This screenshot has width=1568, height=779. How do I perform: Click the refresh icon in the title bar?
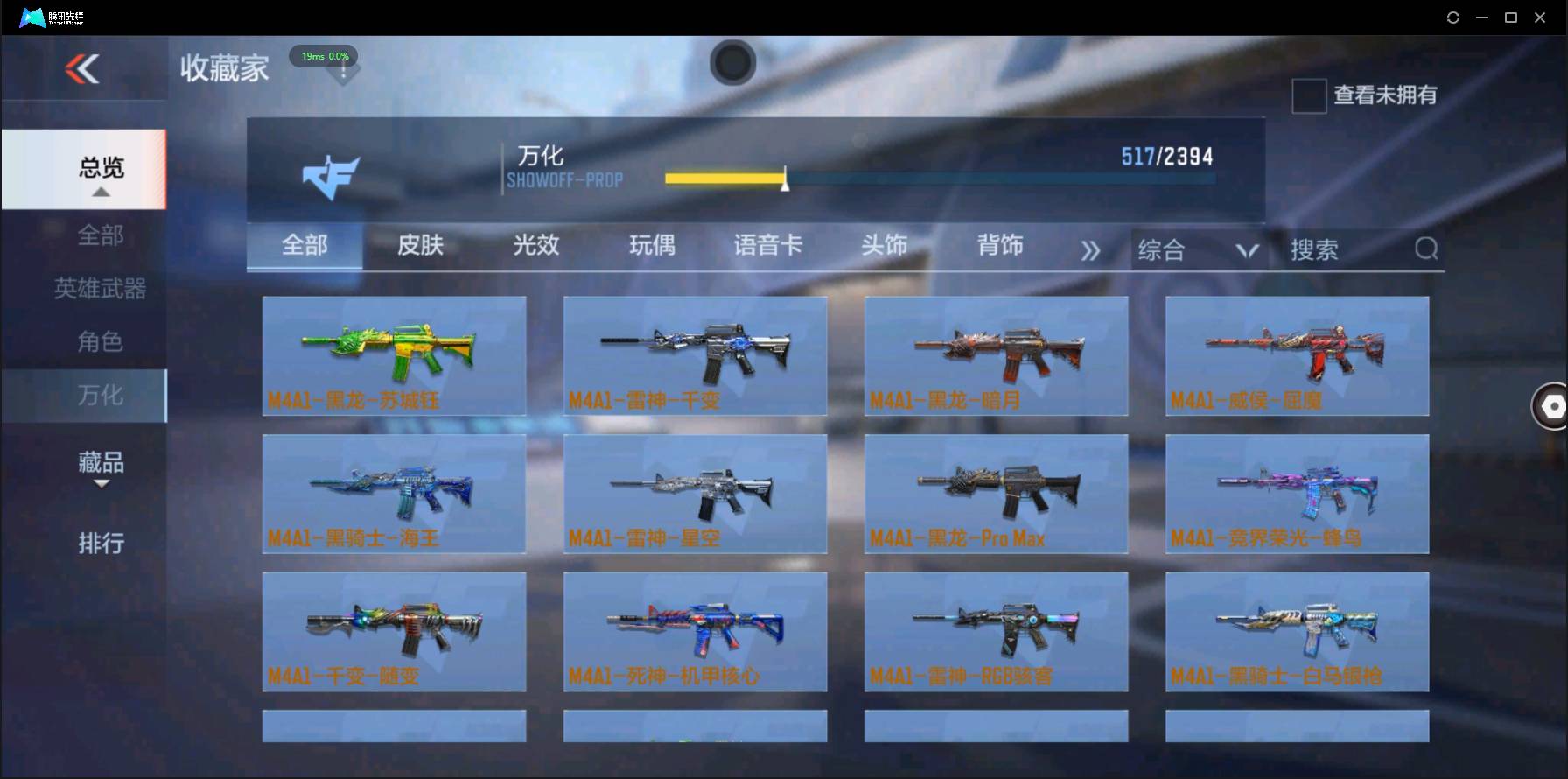(x=1452, y=17)
